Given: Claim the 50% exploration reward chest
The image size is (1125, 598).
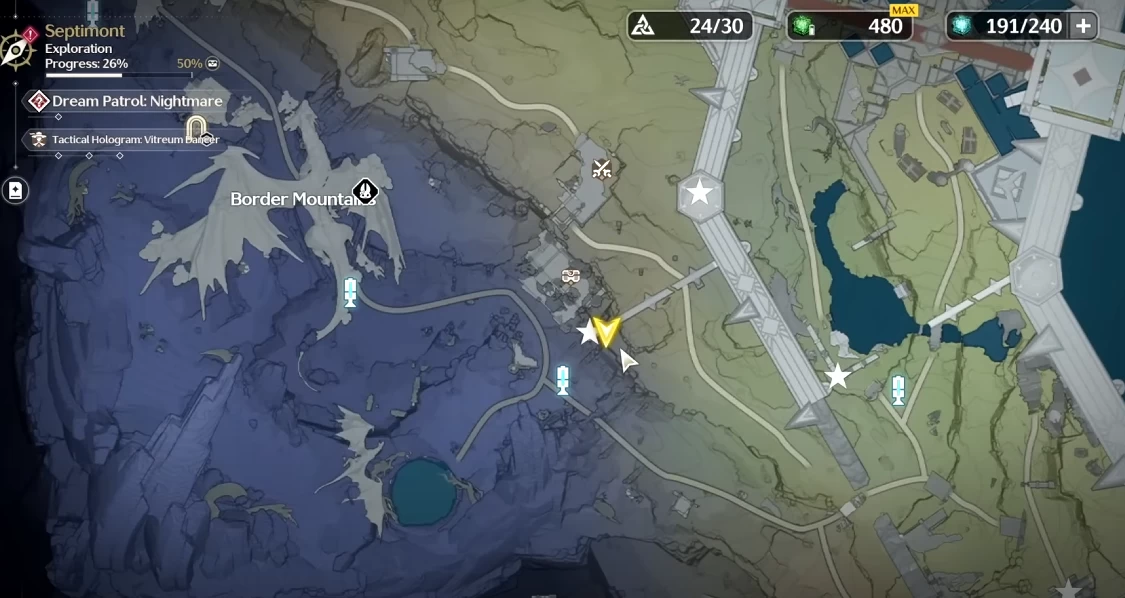Looking at the screenshot, I should (212, 64).
